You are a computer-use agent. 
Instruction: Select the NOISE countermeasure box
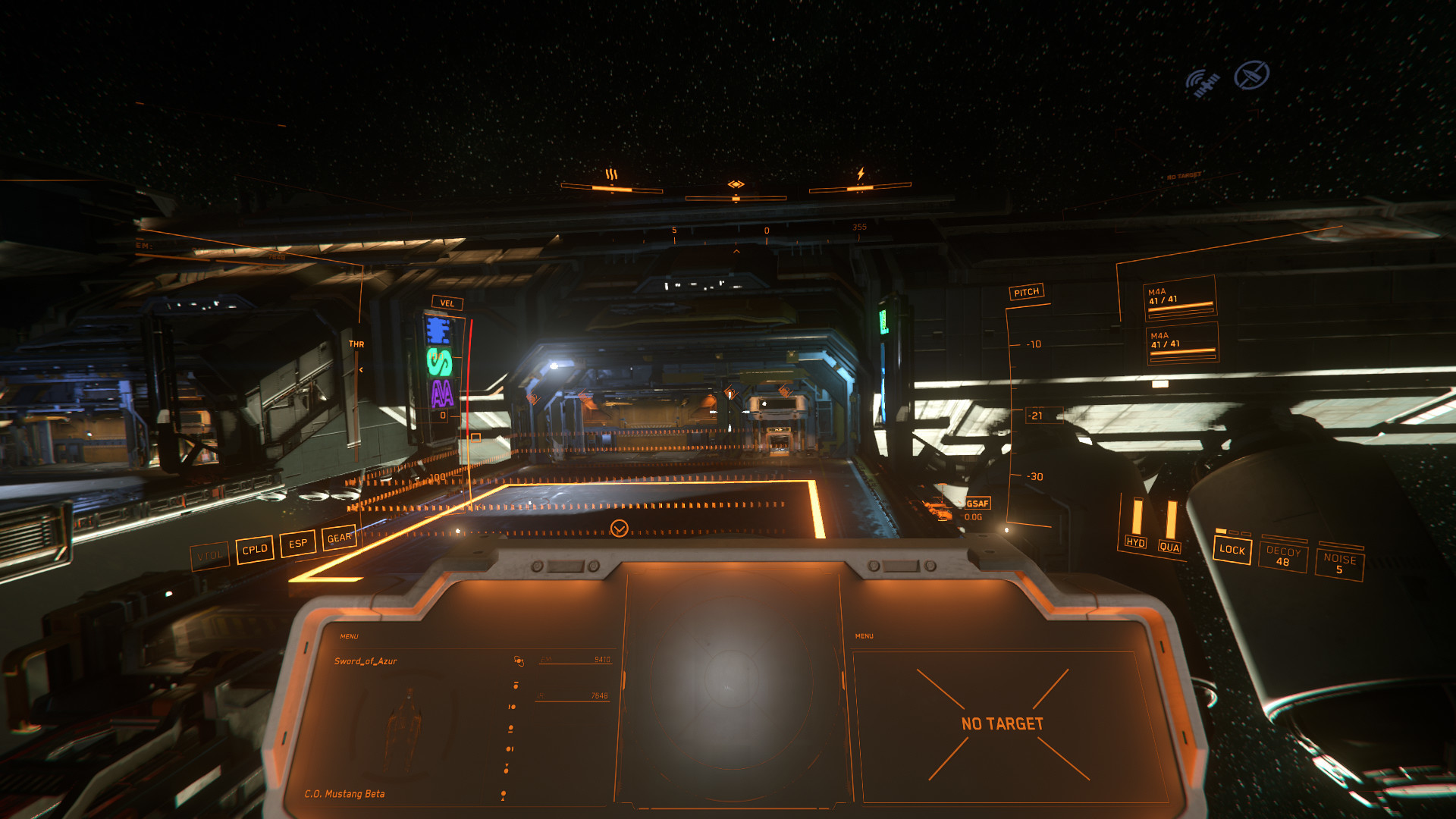1339,563
